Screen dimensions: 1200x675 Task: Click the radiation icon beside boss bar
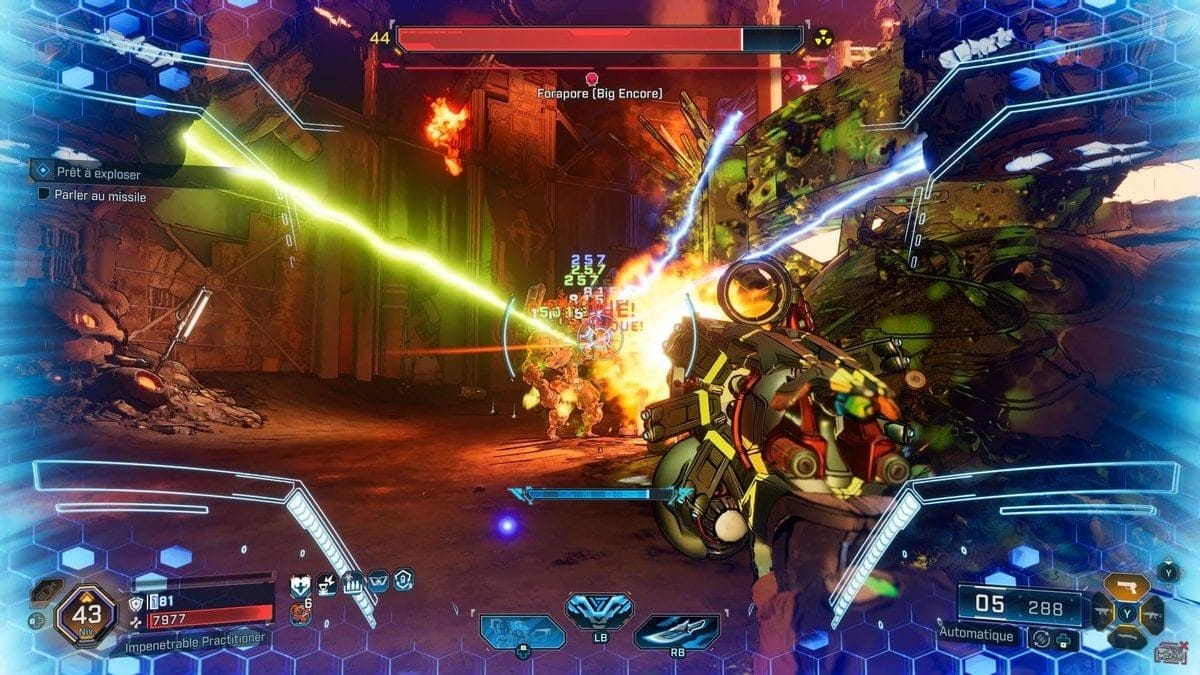824,38
